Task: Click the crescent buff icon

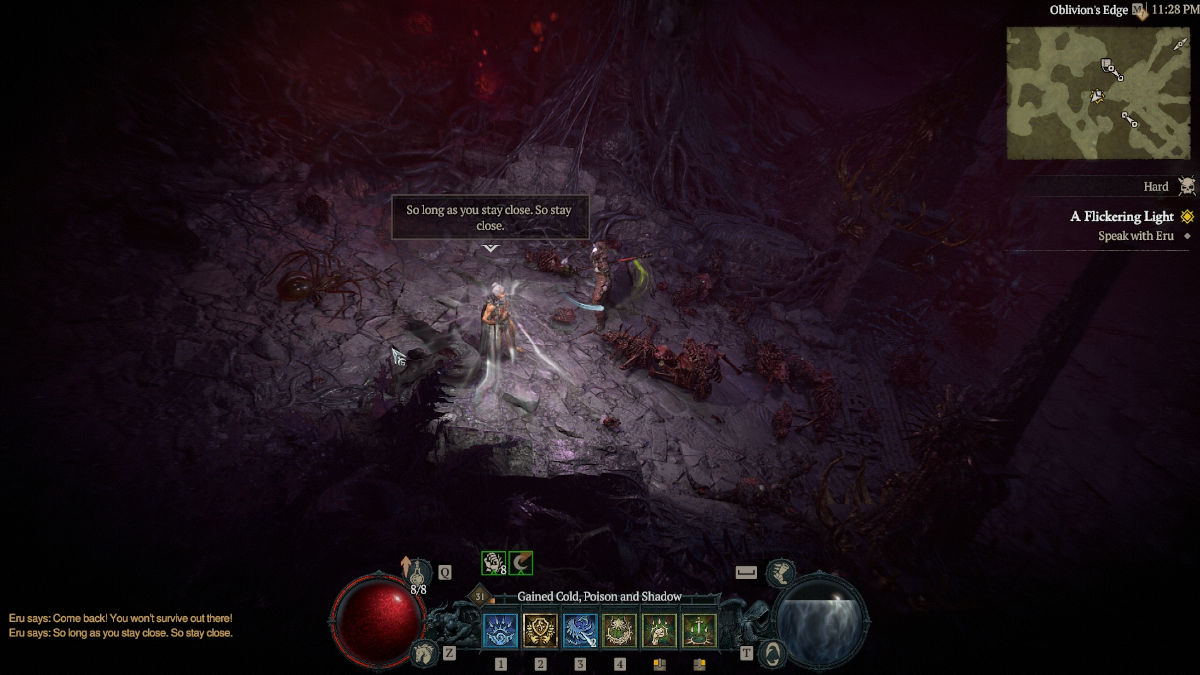Action: coord(521,563)
